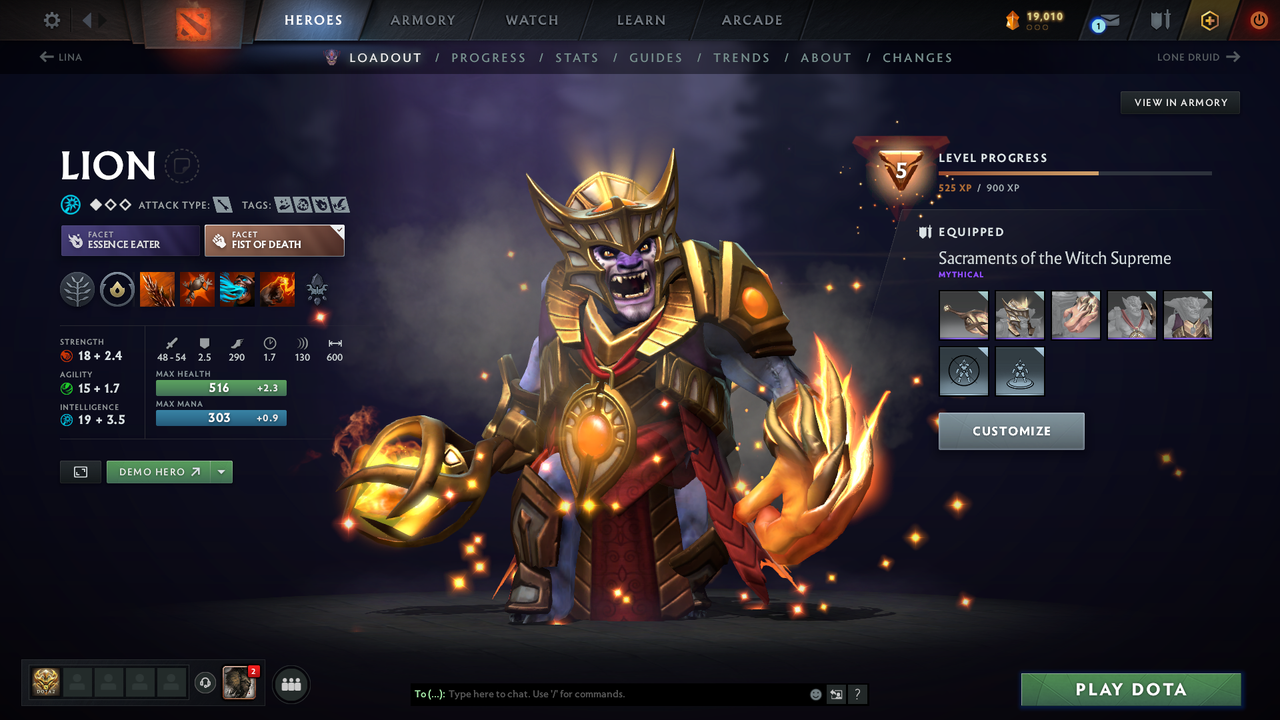View the Hex ability icon

(197, 290)
